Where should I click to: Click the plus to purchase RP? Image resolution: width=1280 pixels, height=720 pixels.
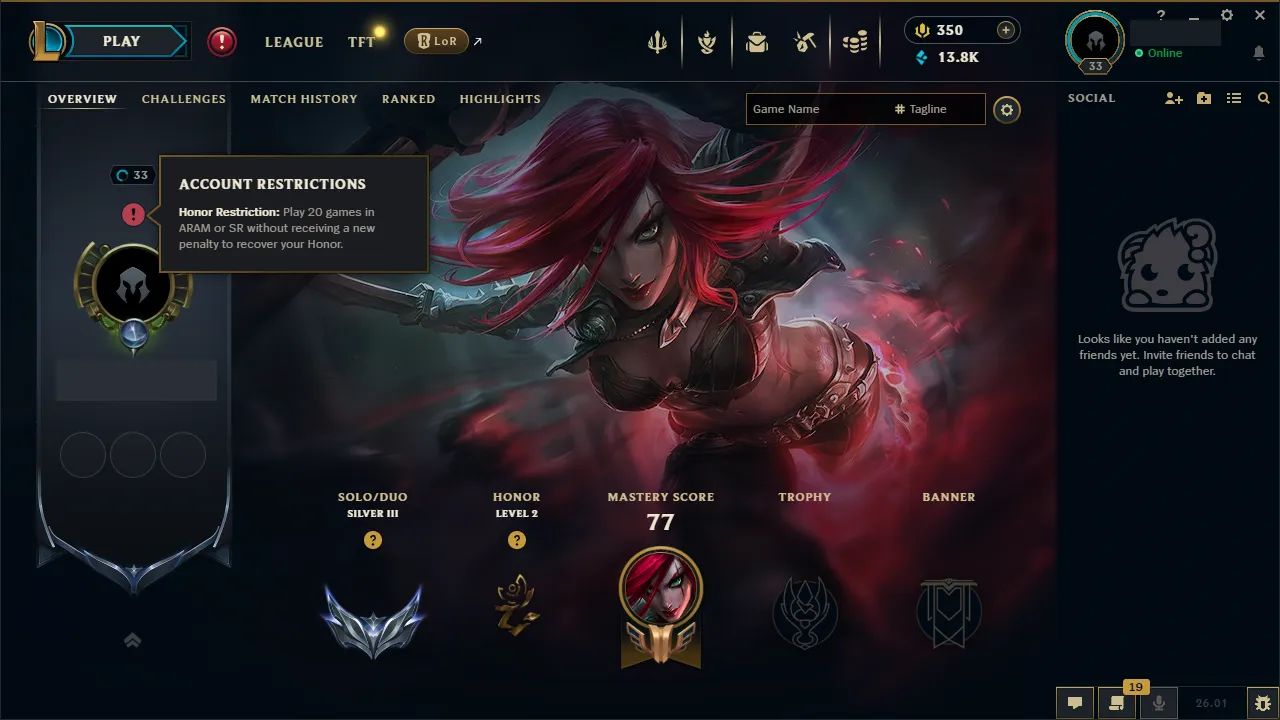(x=1006, y=30)
